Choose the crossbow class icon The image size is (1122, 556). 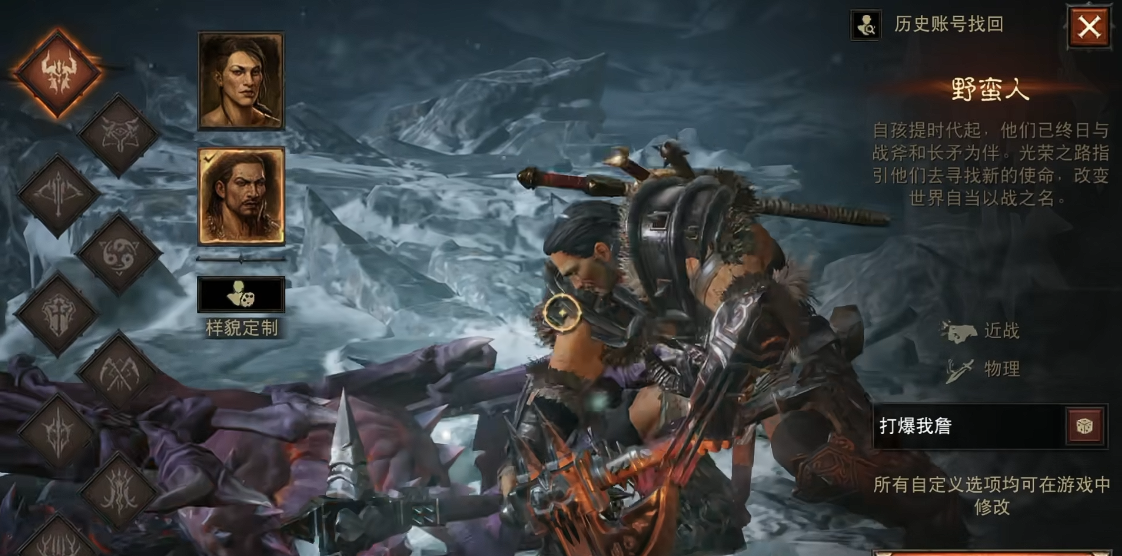point(57,195)
